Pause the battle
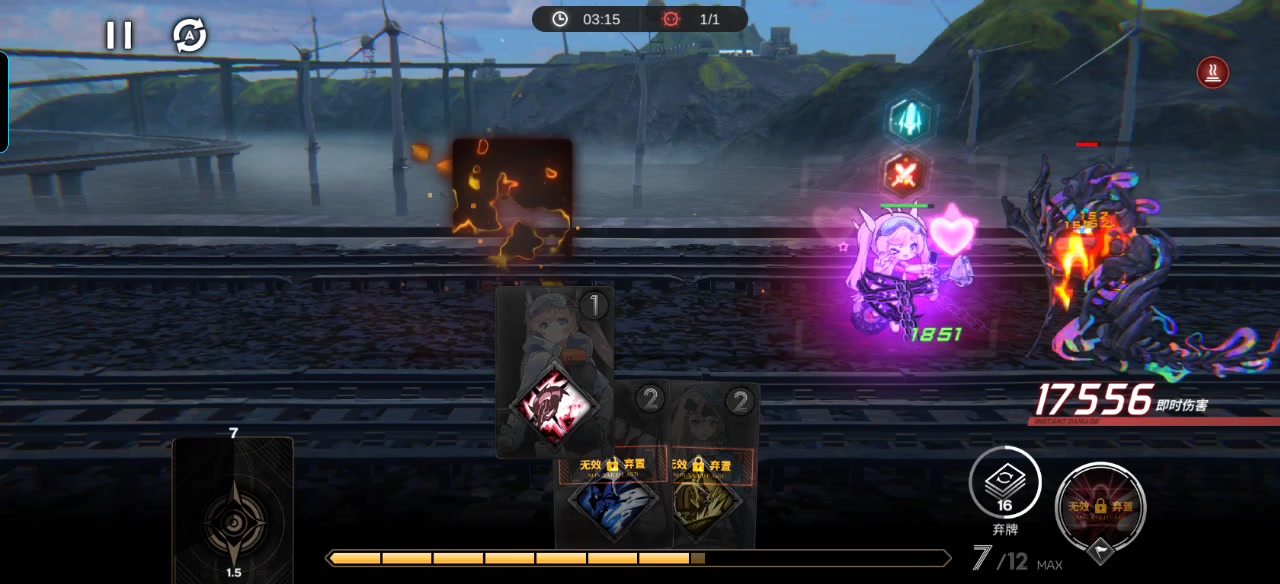This screenshot has height=584, width=1280. click(x=119, y=36)
